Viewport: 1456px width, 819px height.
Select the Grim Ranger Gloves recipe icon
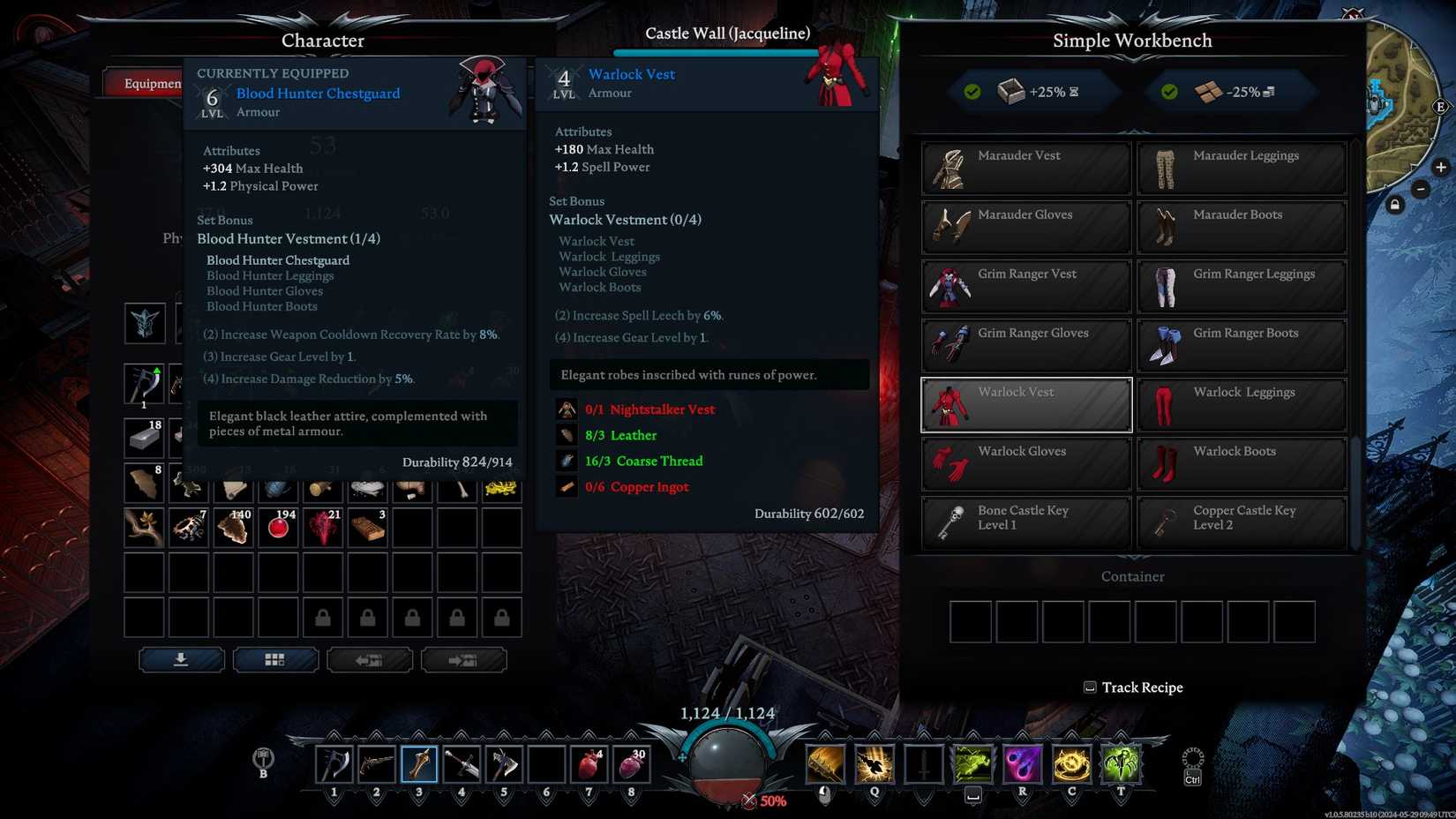[949, 345]
